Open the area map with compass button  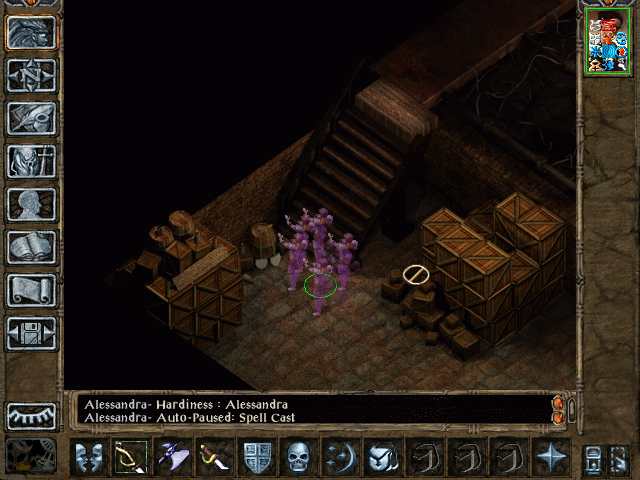coord(32,75)
